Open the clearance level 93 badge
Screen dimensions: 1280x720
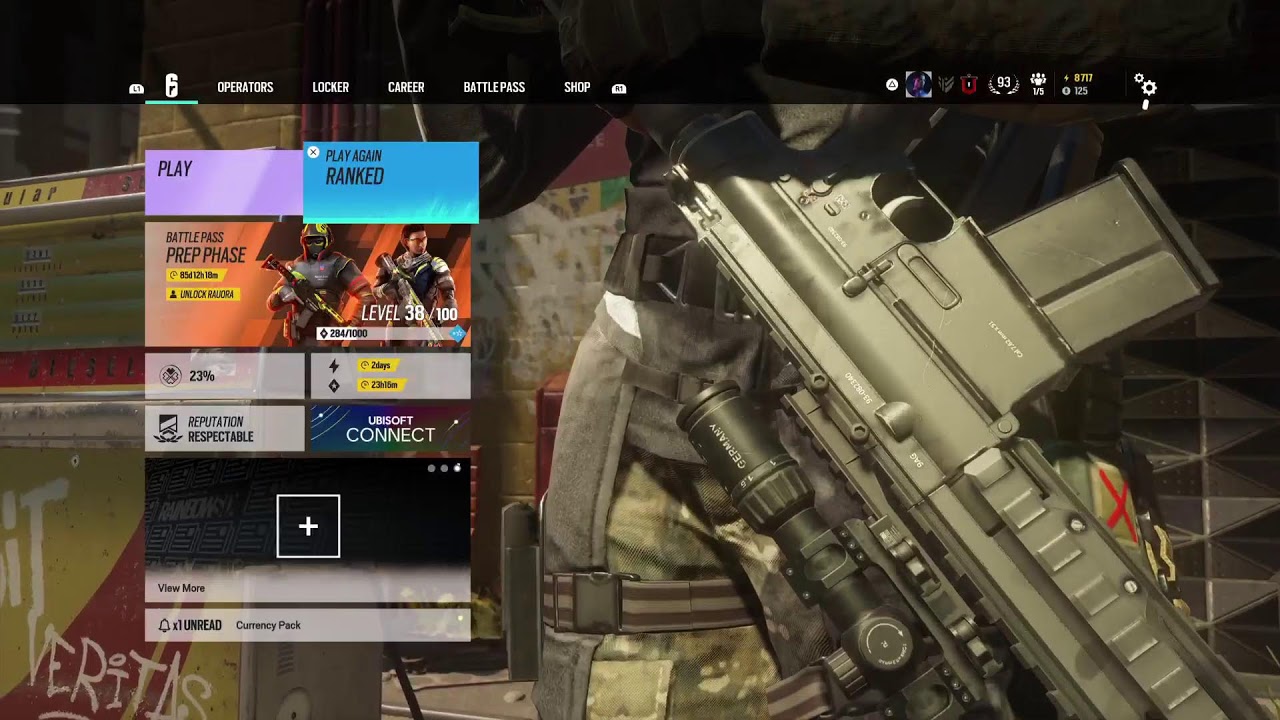(1003, 84)
